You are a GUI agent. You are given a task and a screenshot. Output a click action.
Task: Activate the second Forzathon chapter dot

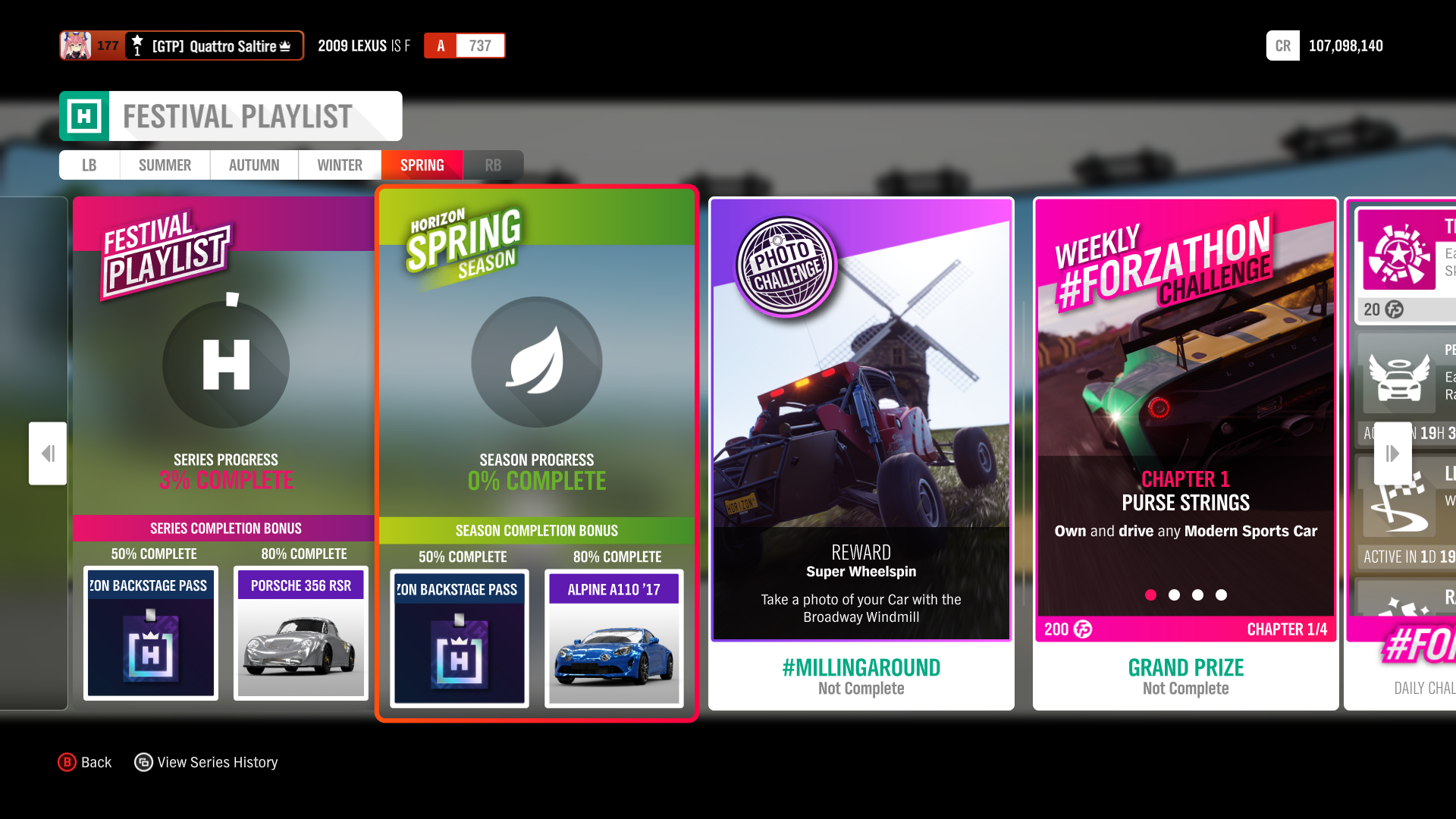[1174, 595]
